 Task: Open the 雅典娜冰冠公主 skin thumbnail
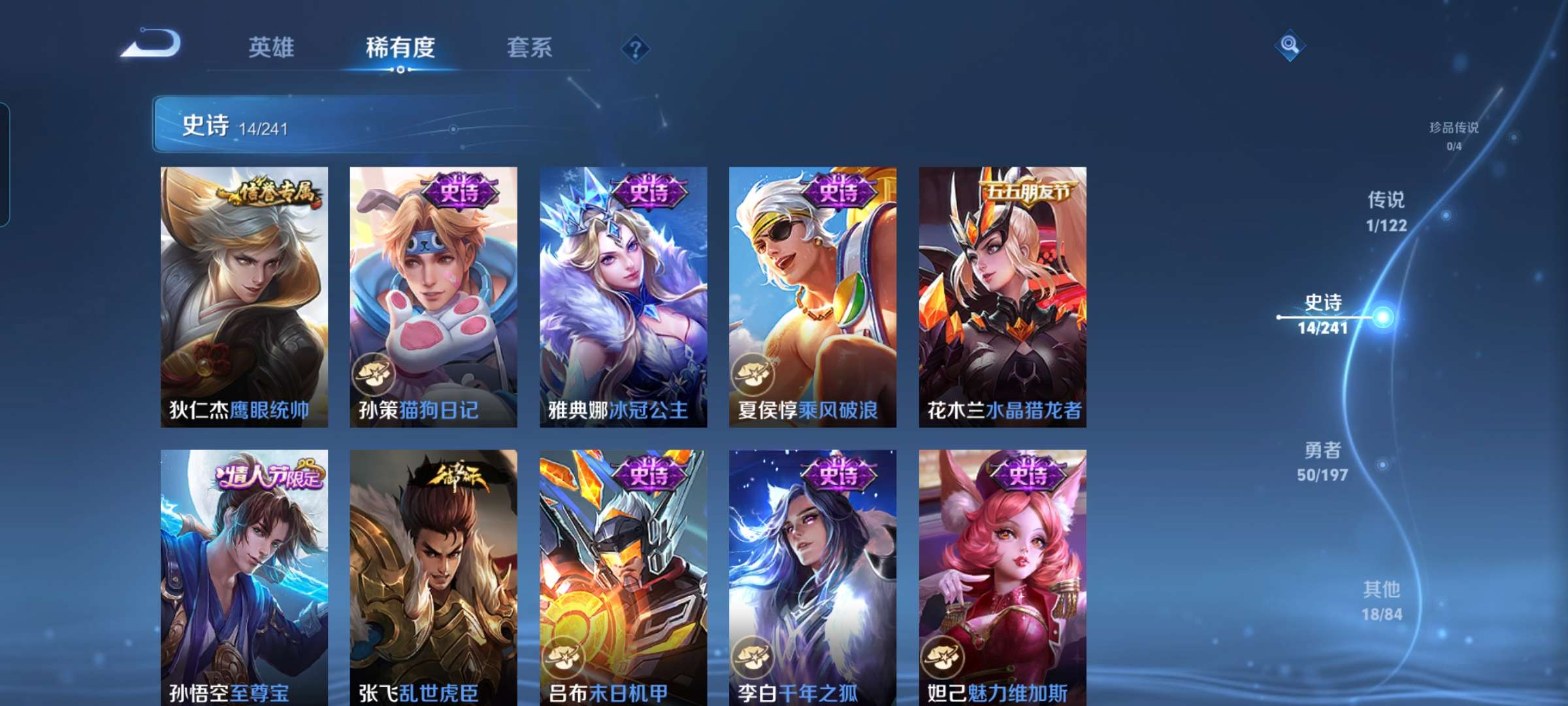[622, 294]
